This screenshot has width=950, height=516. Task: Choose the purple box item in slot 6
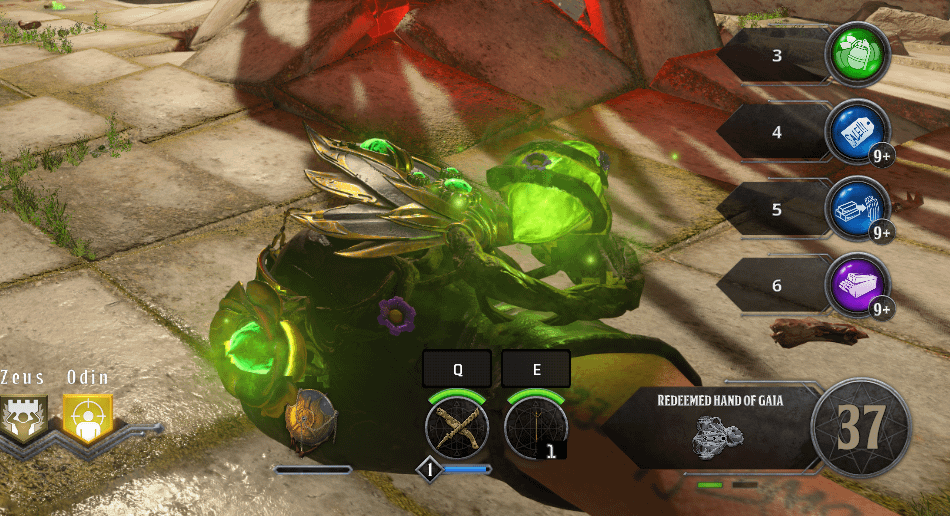pyautogui.click(x=857, y=285)
